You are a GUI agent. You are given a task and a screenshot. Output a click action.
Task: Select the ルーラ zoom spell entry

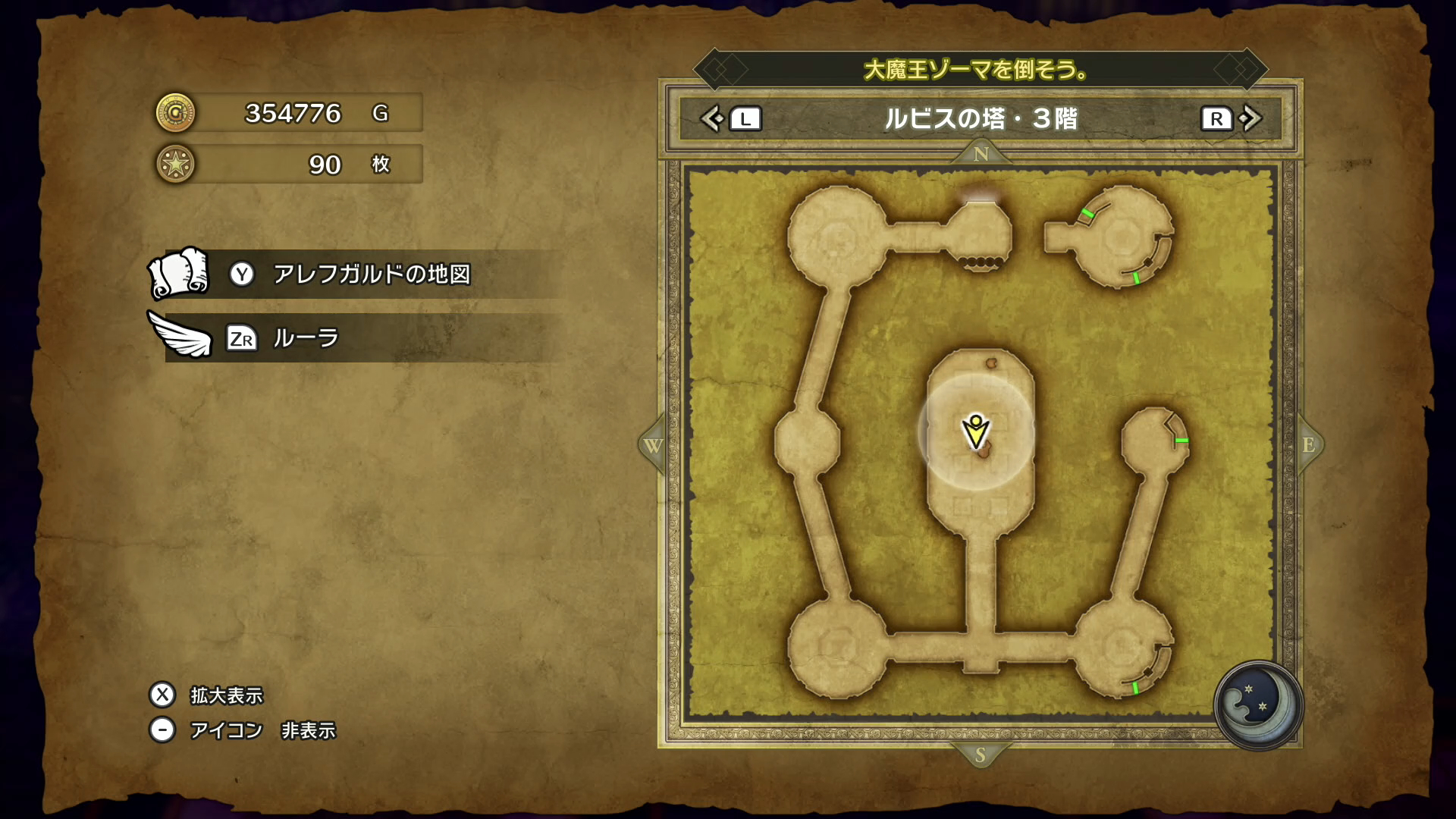click(x=306, y=337)
